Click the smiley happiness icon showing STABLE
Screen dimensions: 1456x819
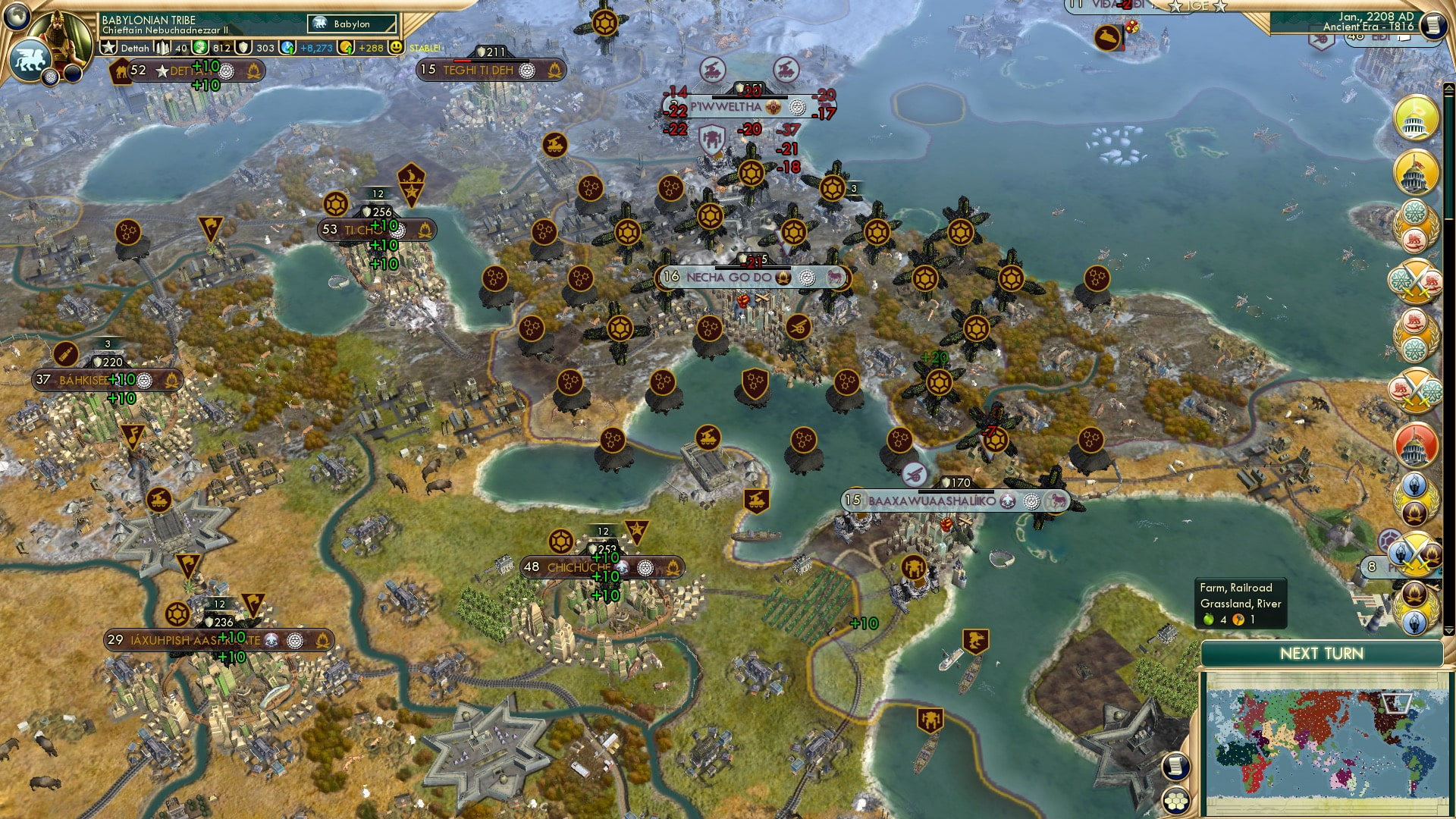tap(396, 49)
